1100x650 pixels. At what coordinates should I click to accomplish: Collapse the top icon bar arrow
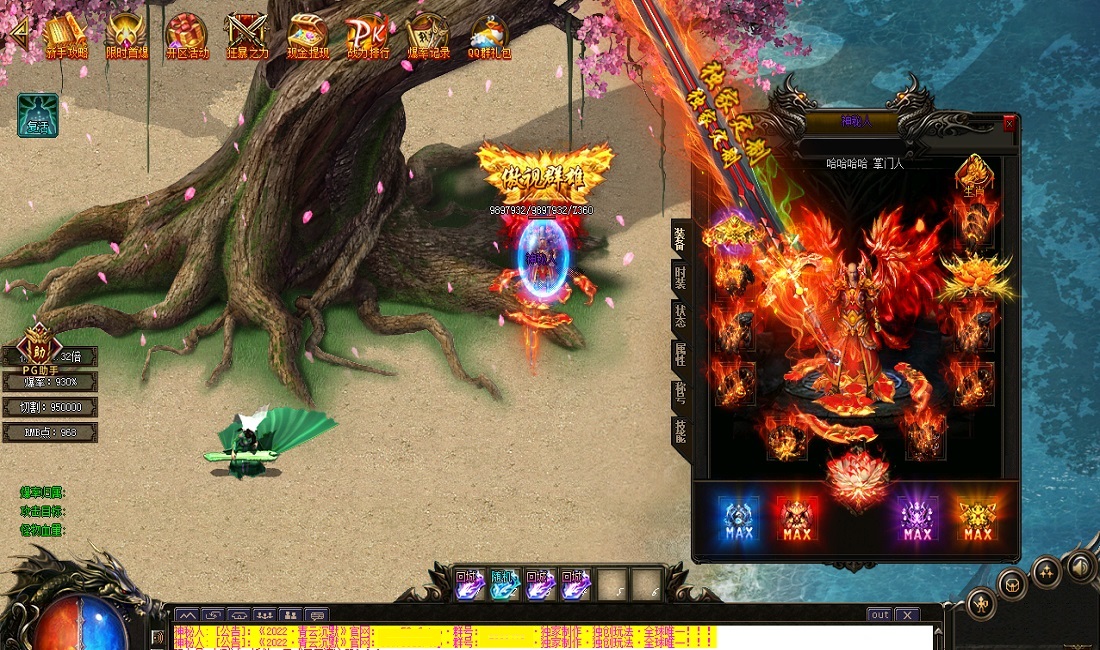point(18,34)
